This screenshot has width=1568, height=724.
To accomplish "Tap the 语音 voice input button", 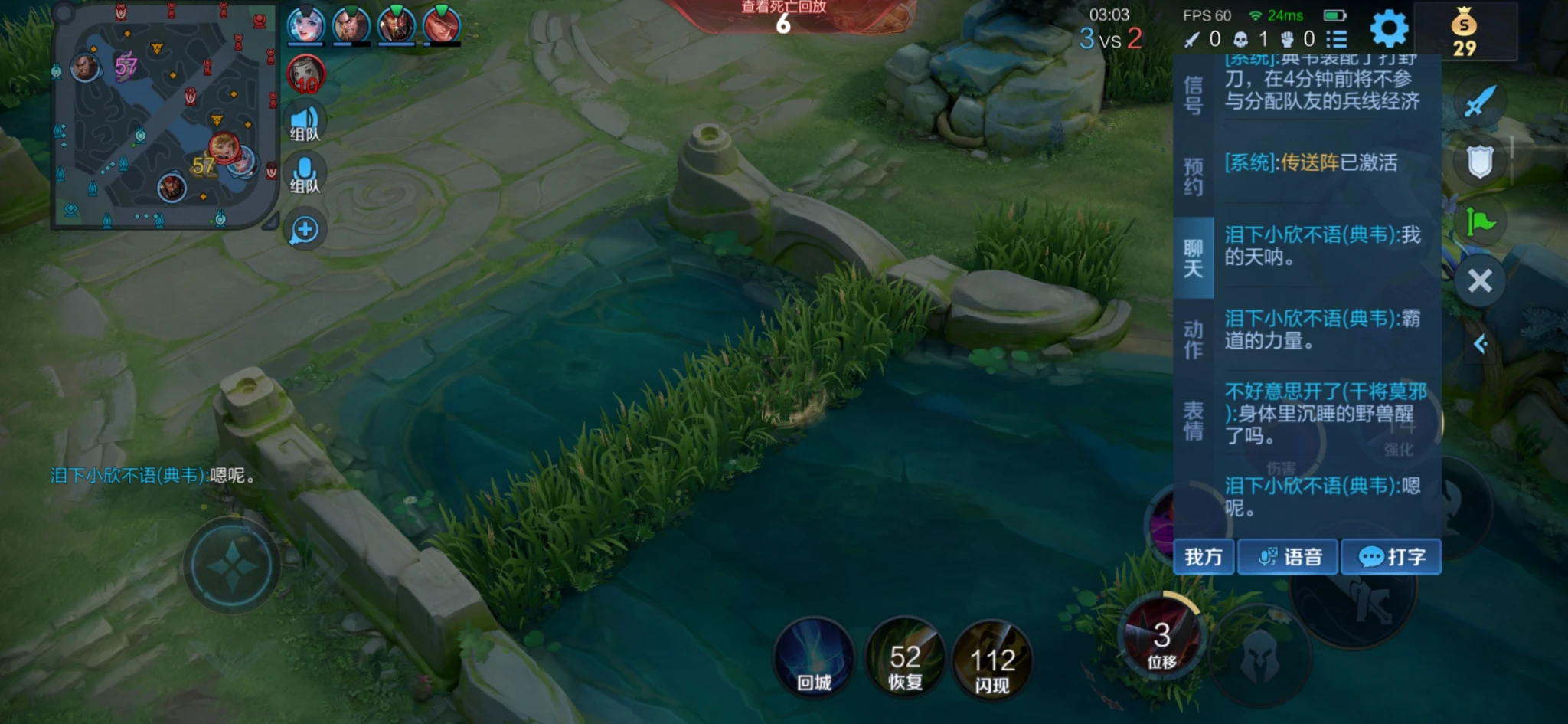I will (1290, 557).
